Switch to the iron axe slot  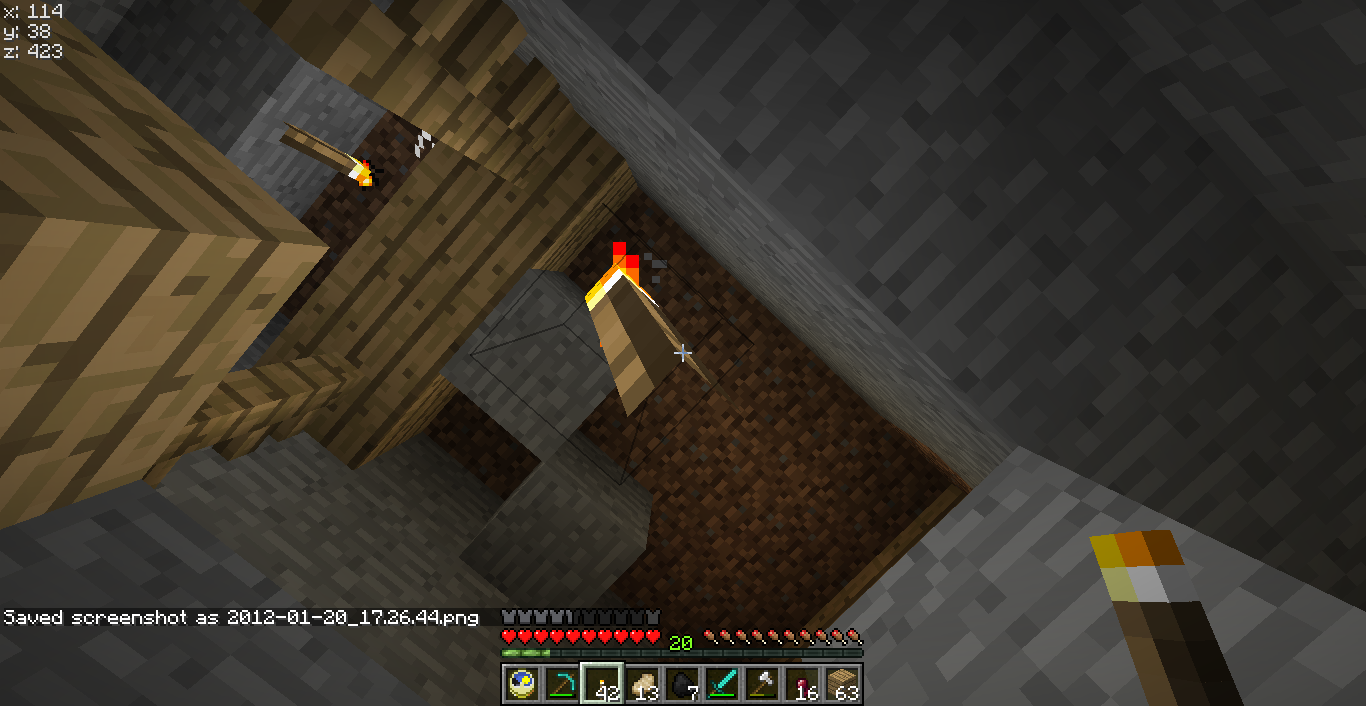(762, 683)
